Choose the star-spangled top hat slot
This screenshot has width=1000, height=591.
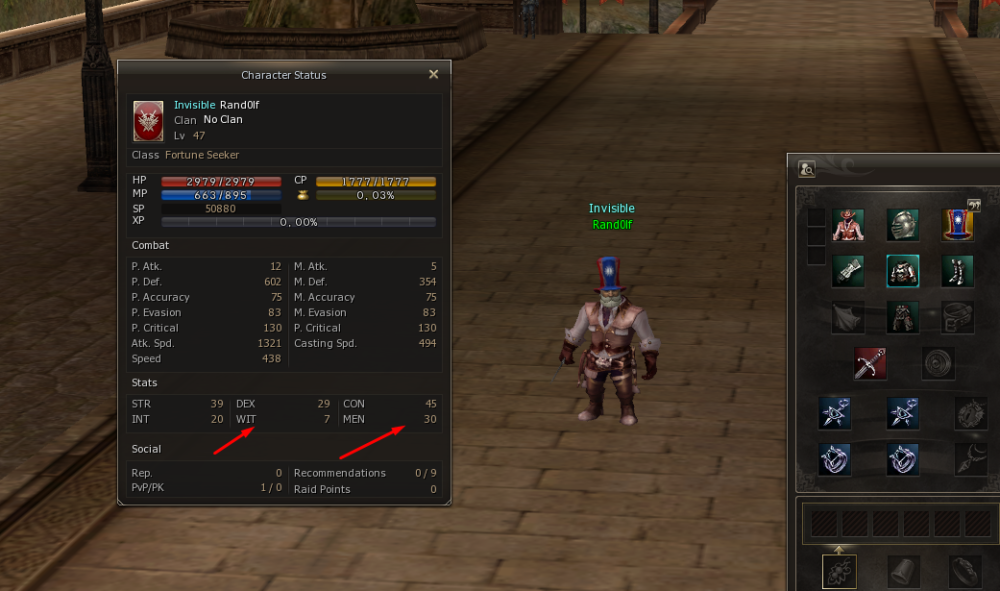[x=958, y=225]
